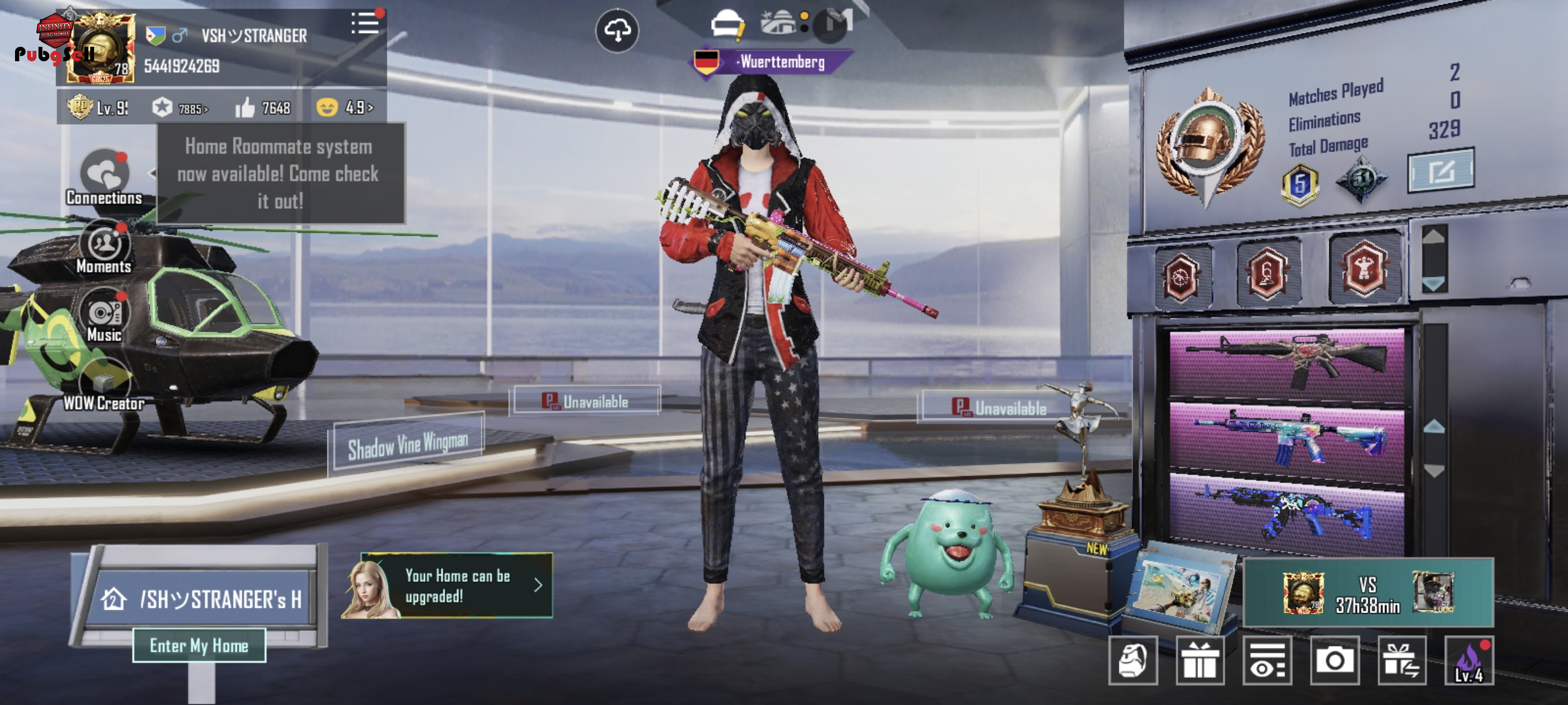Click the thumbs-up likes counter
This screenshot has width=1568, height=705.
coord(263,107)
